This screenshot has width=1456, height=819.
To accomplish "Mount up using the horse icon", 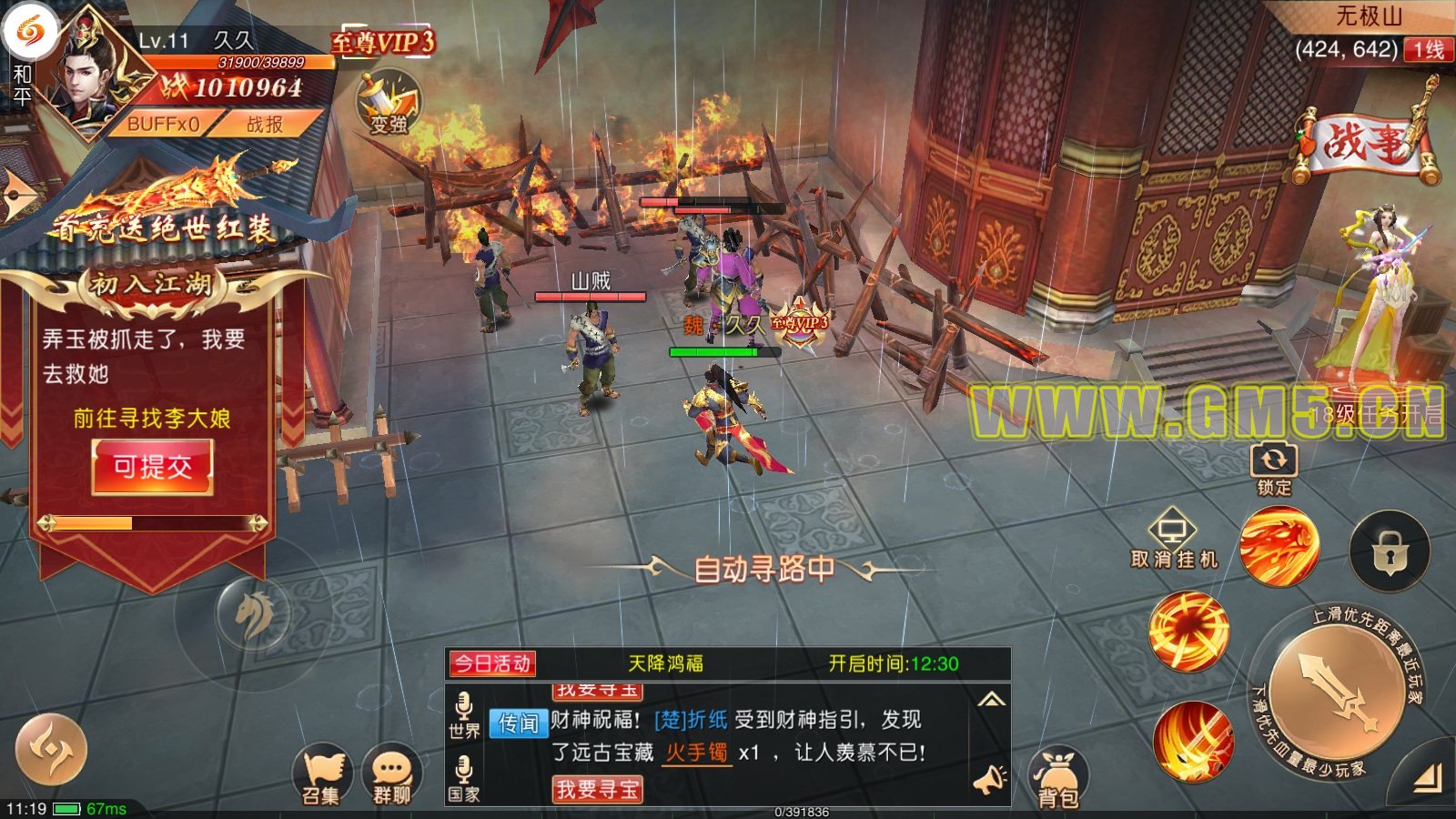I will click(254, 614).
